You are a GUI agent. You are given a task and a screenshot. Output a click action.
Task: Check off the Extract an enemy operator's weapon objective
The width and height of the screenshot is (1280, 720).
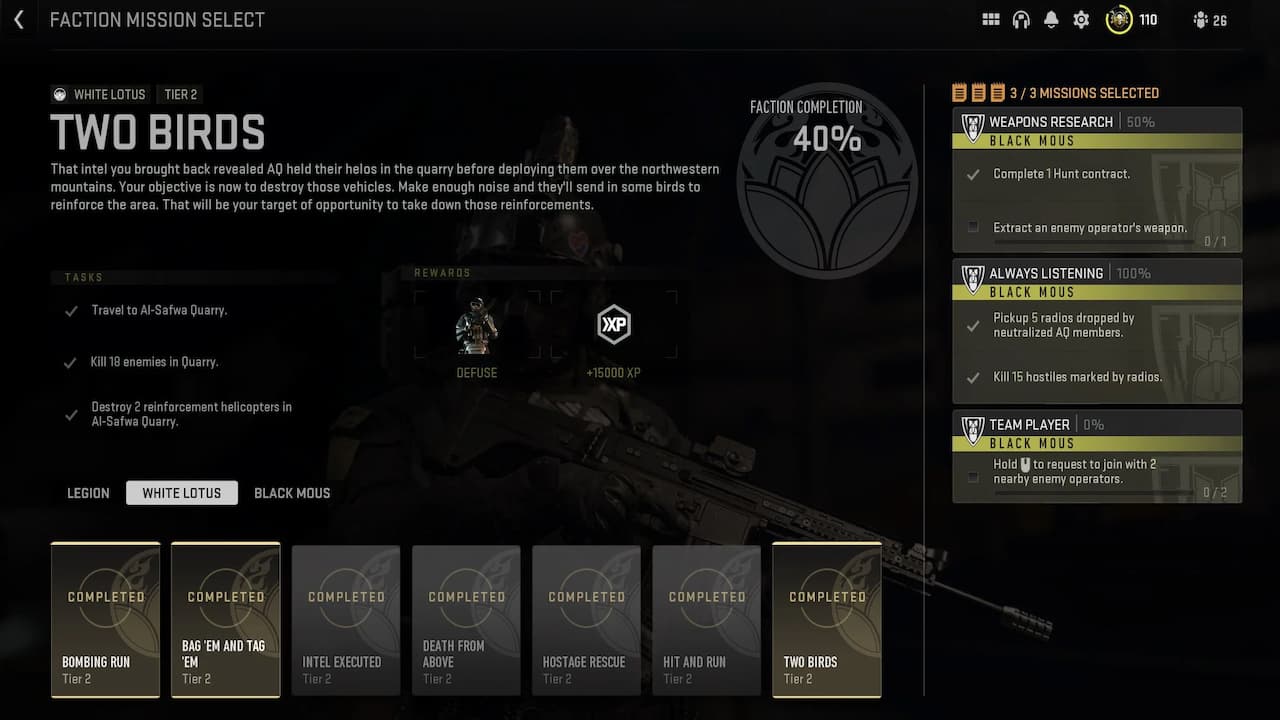click(x=972, y=227)
